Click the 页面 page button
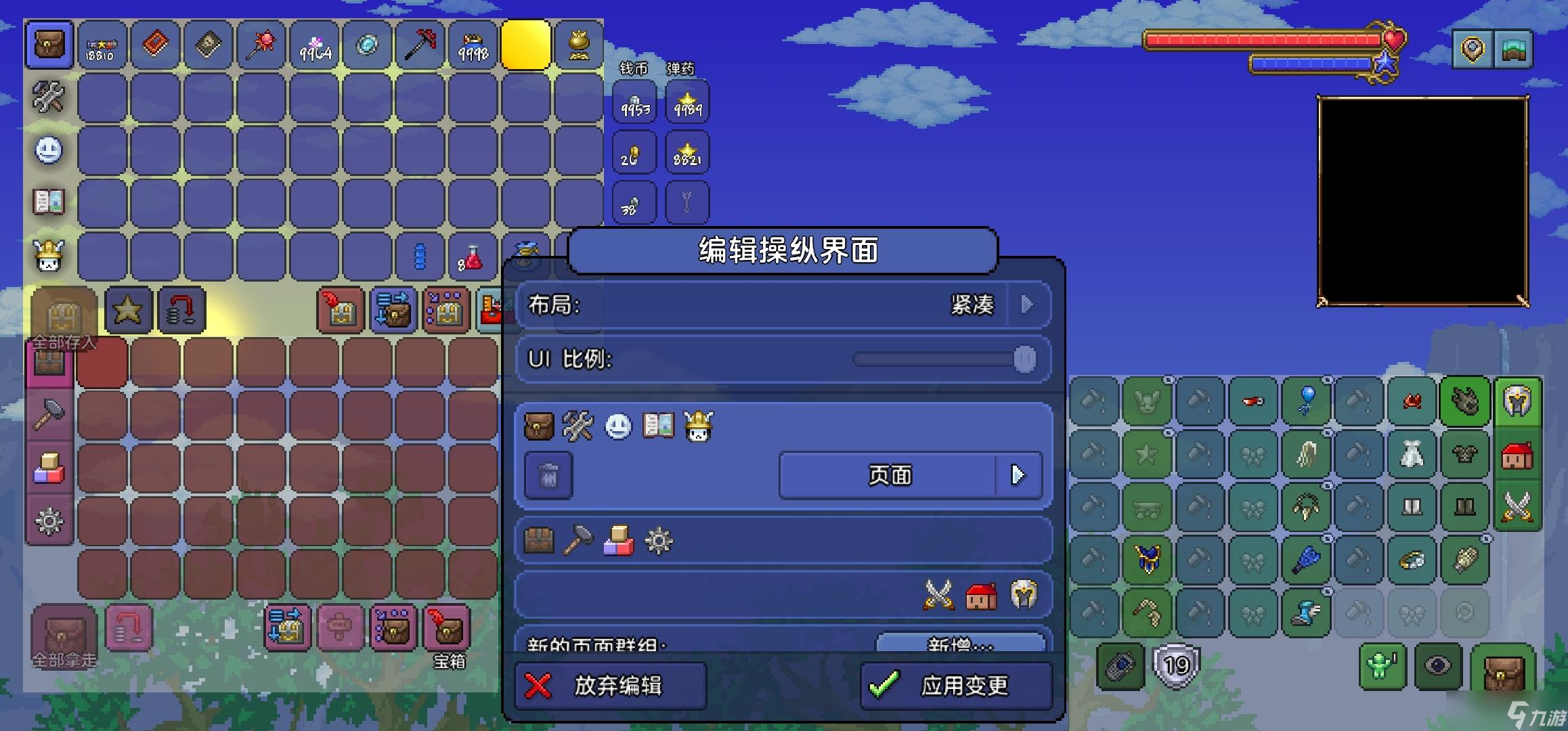The width and height of the screenshot is (1568, 731). (x=890, y=475)
